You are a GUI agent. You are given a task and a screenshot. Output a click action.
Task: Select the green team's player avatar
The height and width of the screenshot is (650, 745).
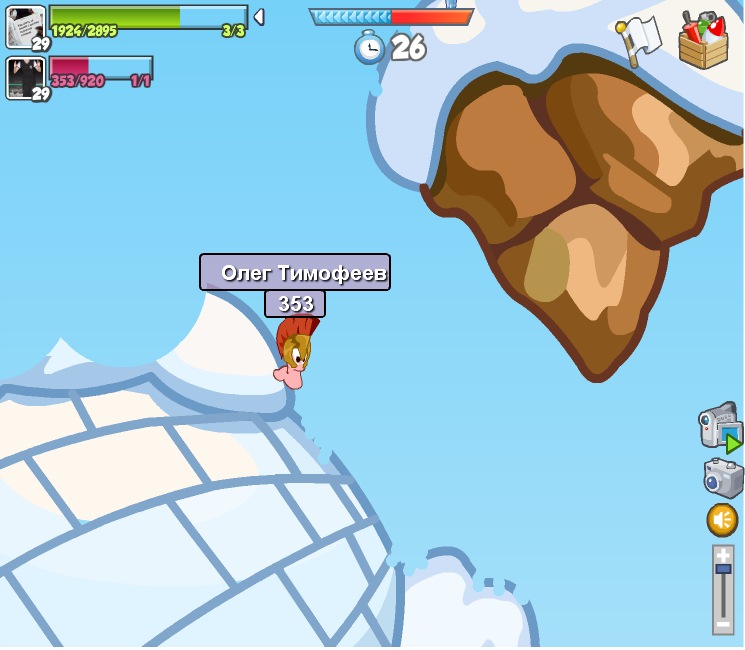click(25, 25)
